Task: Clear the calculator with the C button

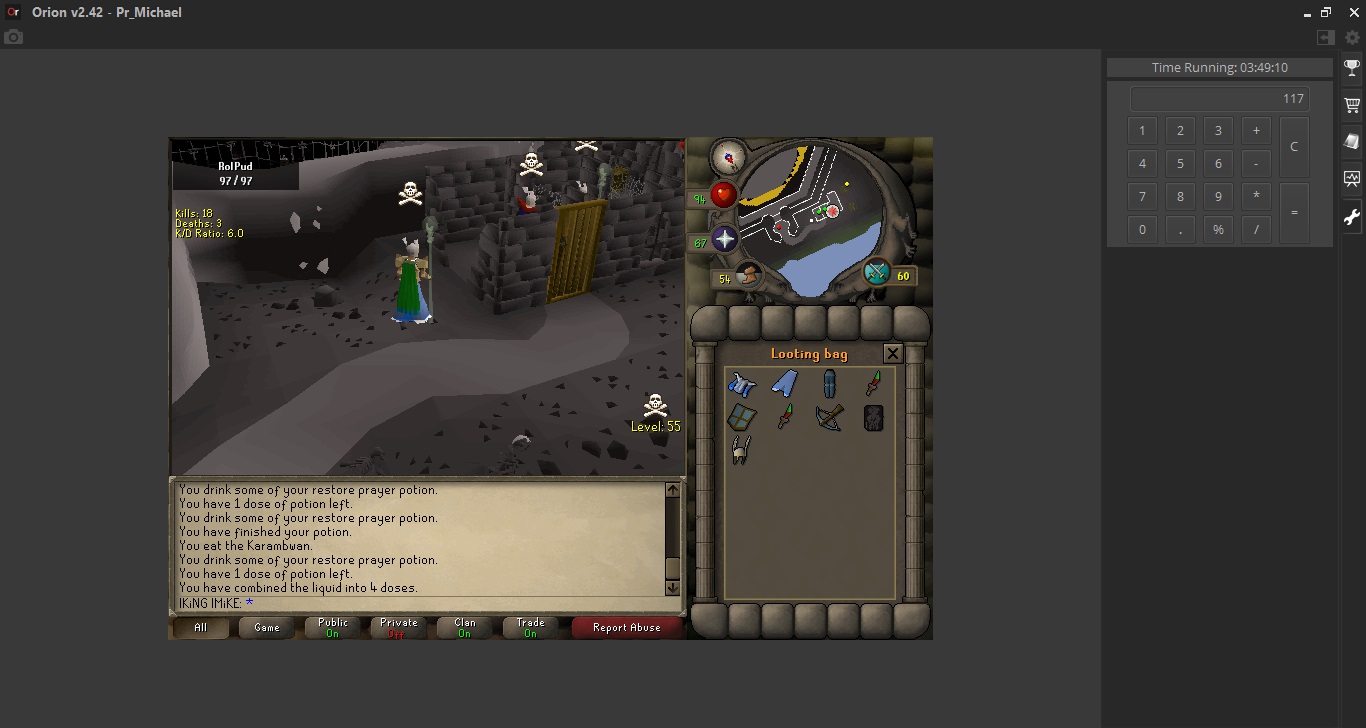Action: (1293, 146)
